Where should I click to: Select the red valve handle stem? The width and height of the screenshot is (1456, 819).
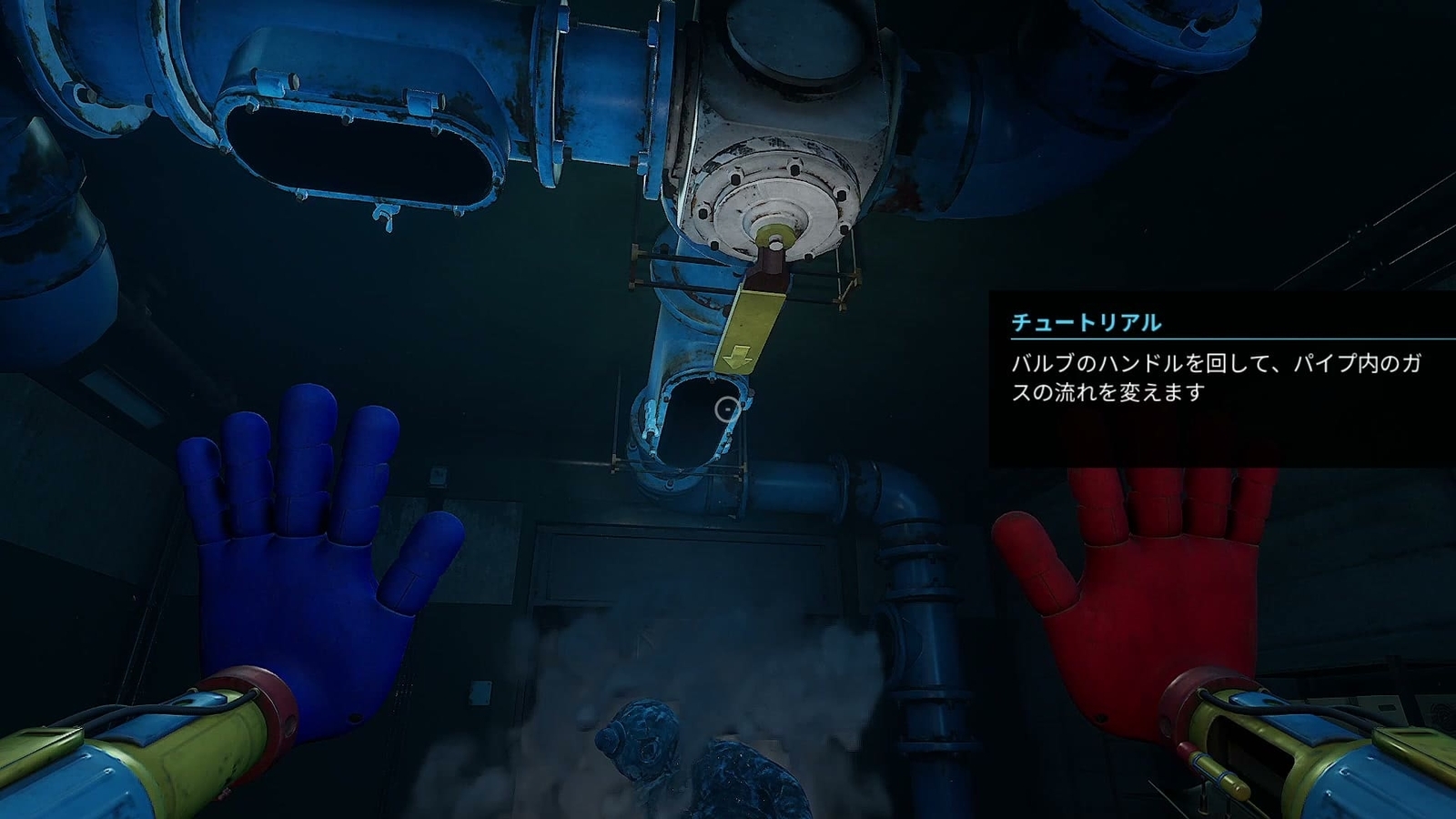[769, 268]
